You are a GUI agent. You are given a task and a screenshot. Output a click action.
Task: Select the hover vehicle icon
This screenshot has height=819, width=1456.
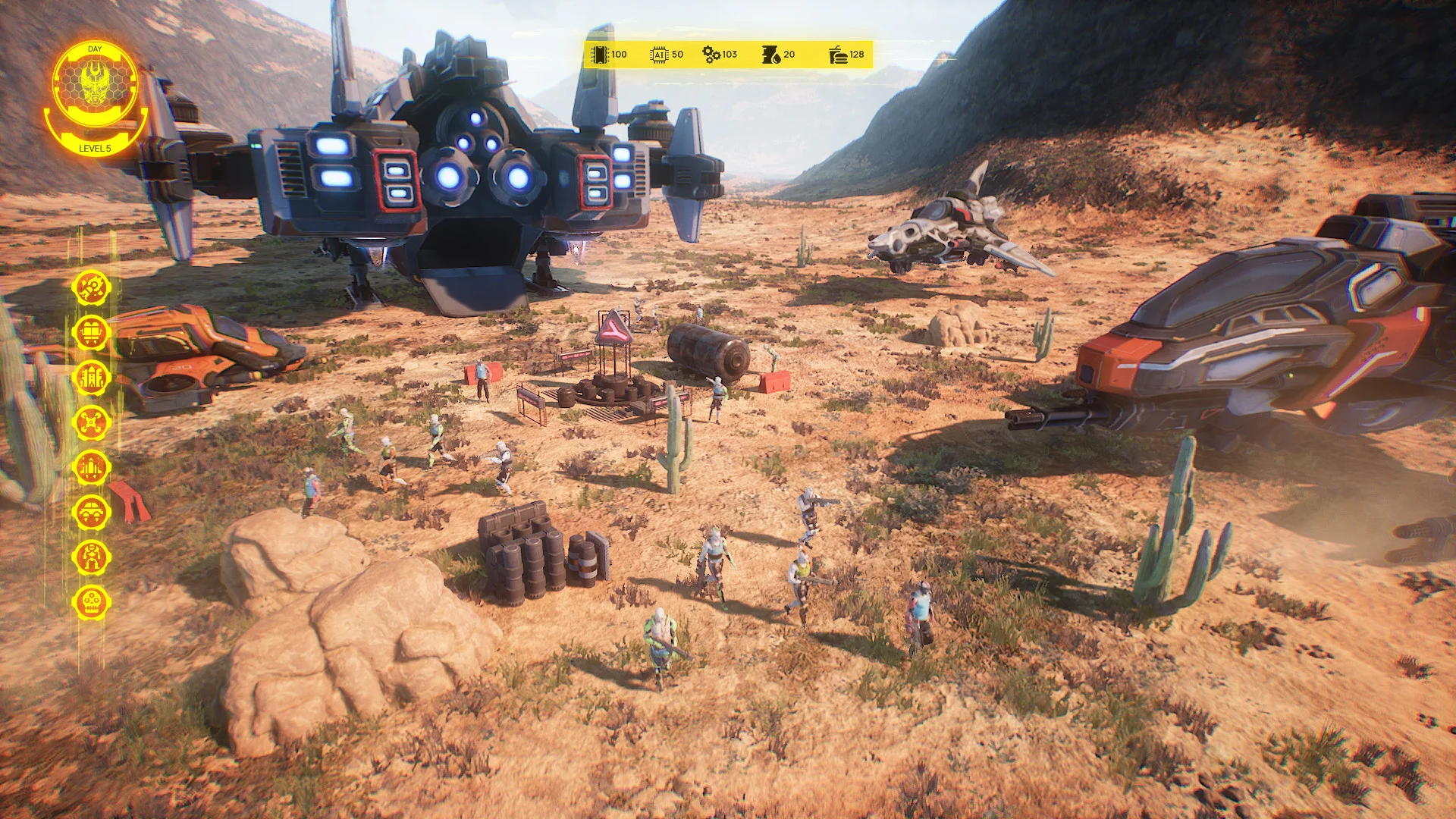(92, 512)
